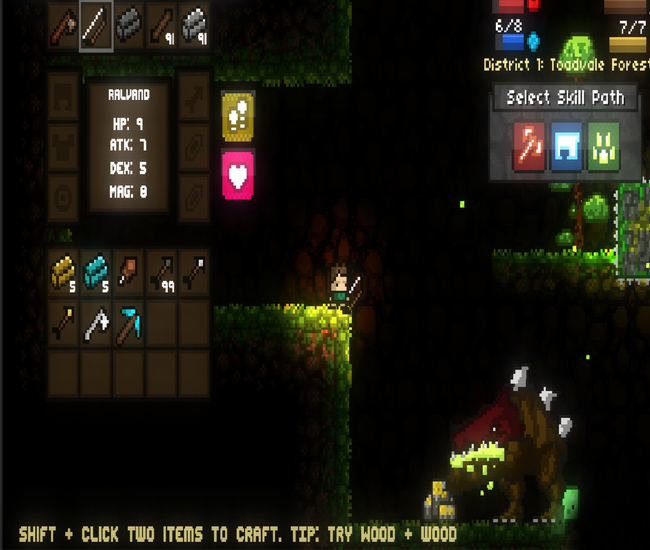This screenshot has width=650, height=550.
Task: Choose the highlighted white staff hotbar slot
Action: click(97, 25)
